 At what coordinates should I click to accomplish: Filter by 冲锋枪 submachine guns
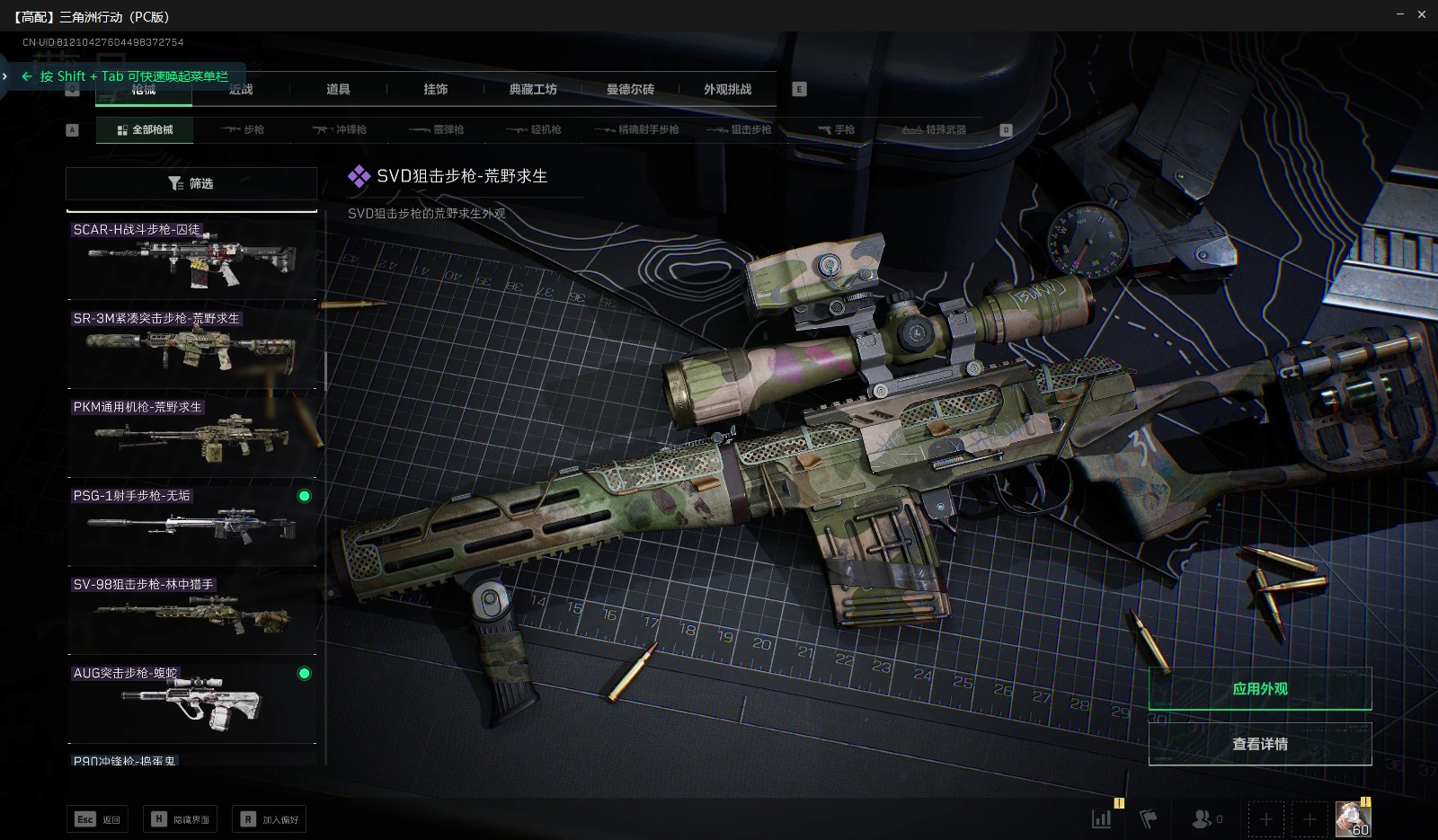pyautogui.click(x=340, y=129)
